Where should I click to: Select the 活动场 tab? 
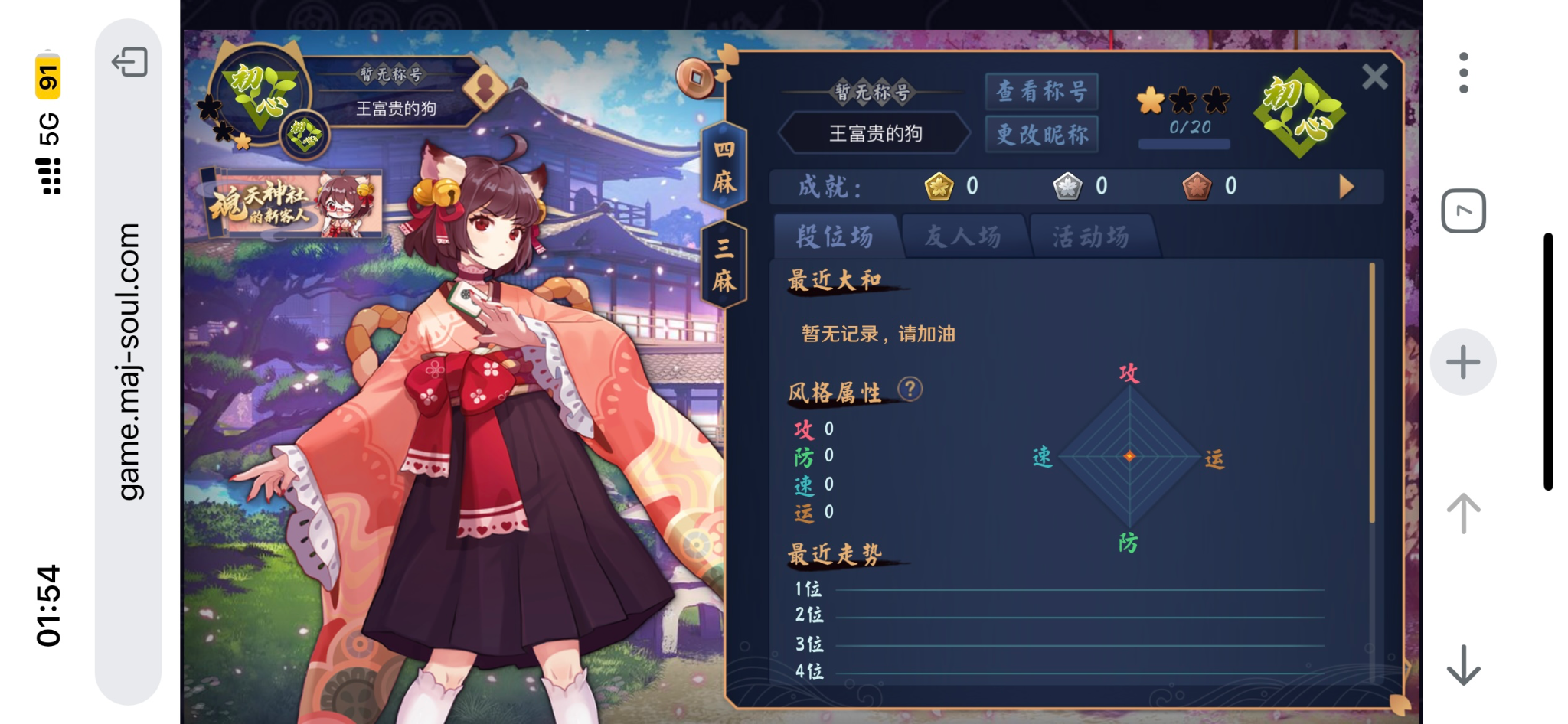(1091, 236)
